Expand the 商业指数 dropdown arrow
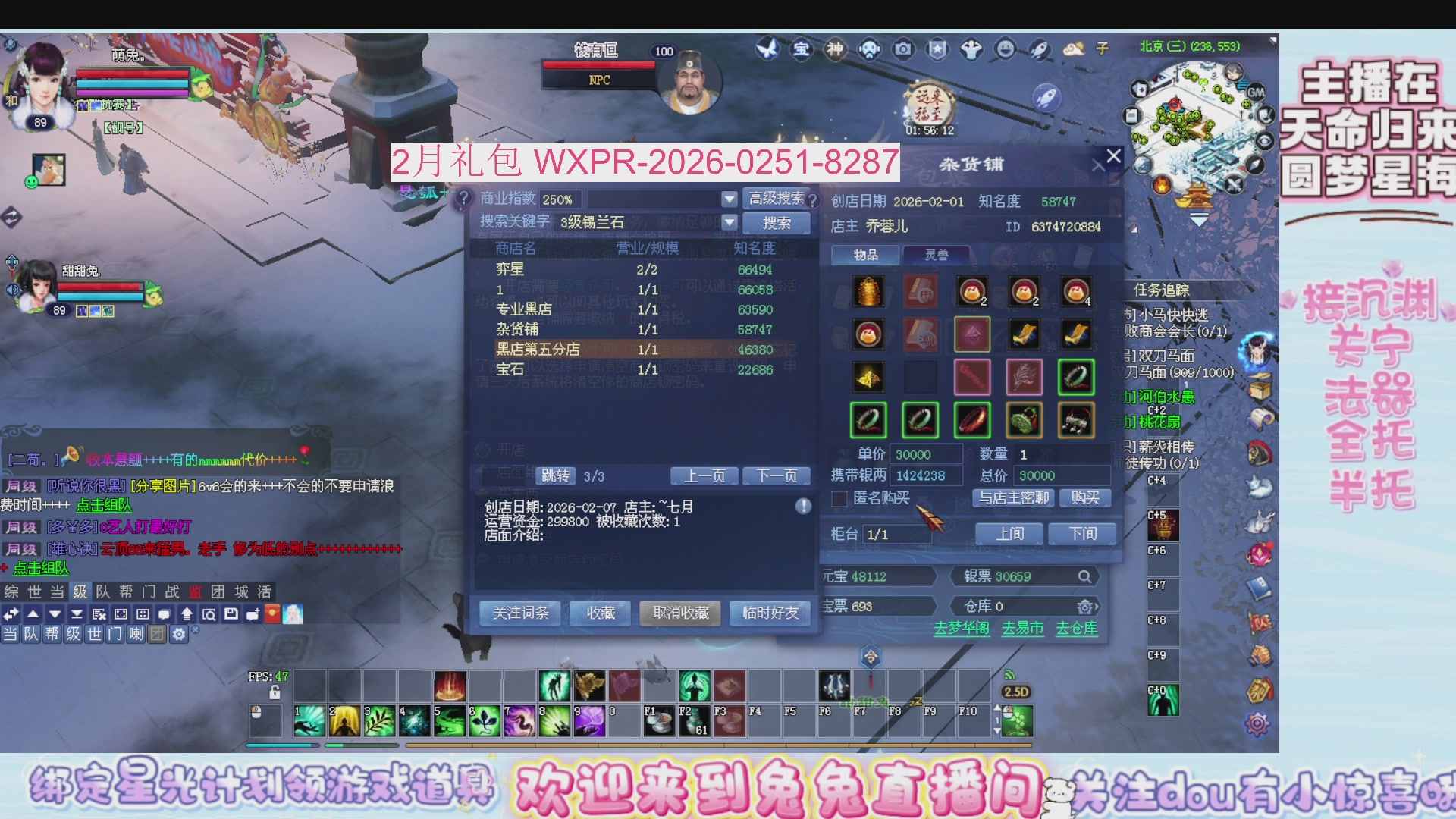Image resolution: width=1456 pixels, height=819 pixels. [x=730, y=199]
